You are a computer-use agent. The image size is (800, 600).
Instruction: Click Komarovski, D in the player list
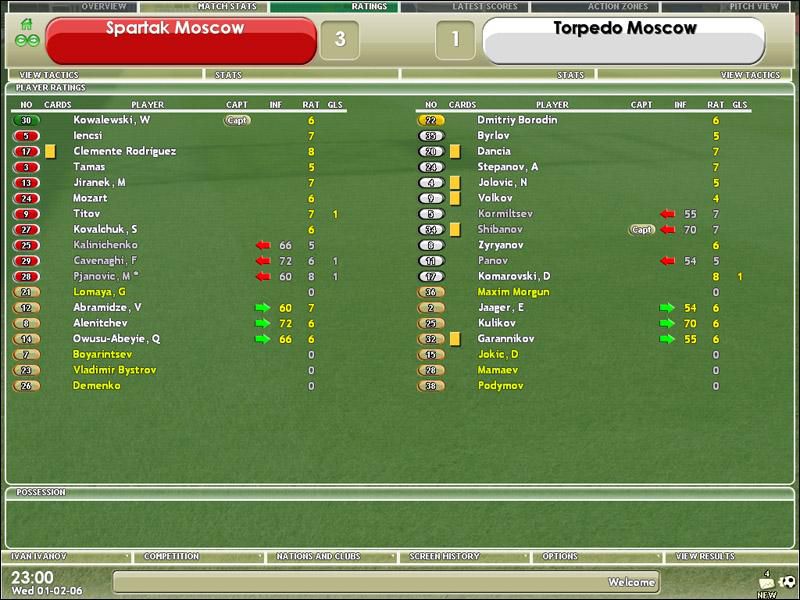(514, 276)
